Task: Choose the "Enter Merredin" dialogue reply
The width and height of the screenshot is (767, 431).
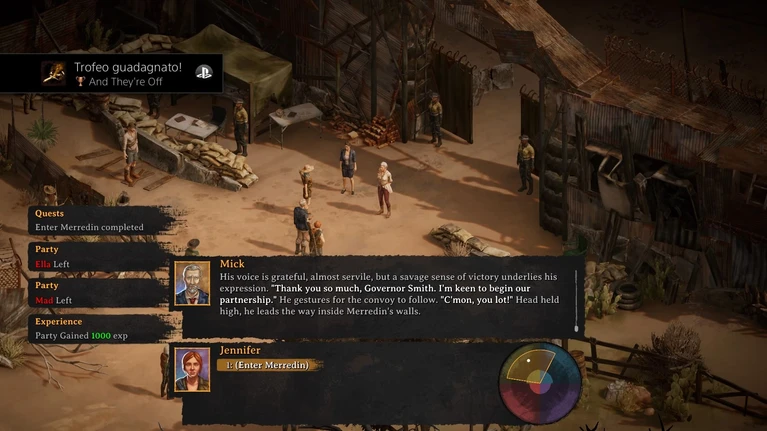Action: (x=269, y=365)
